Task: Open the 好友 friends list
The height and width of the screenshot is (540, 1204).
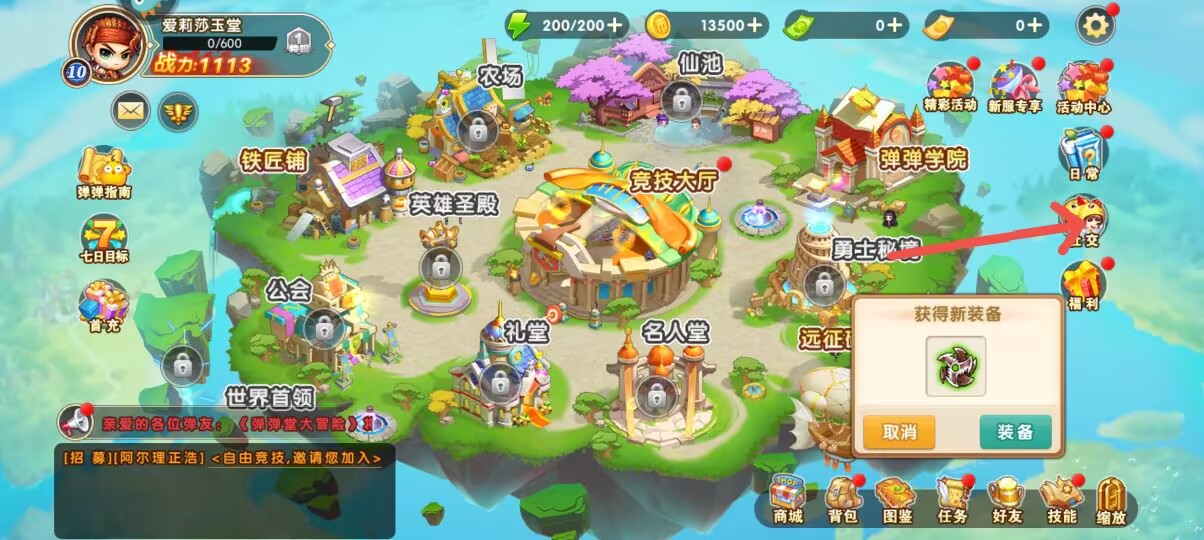Action: pos(1006,499)
